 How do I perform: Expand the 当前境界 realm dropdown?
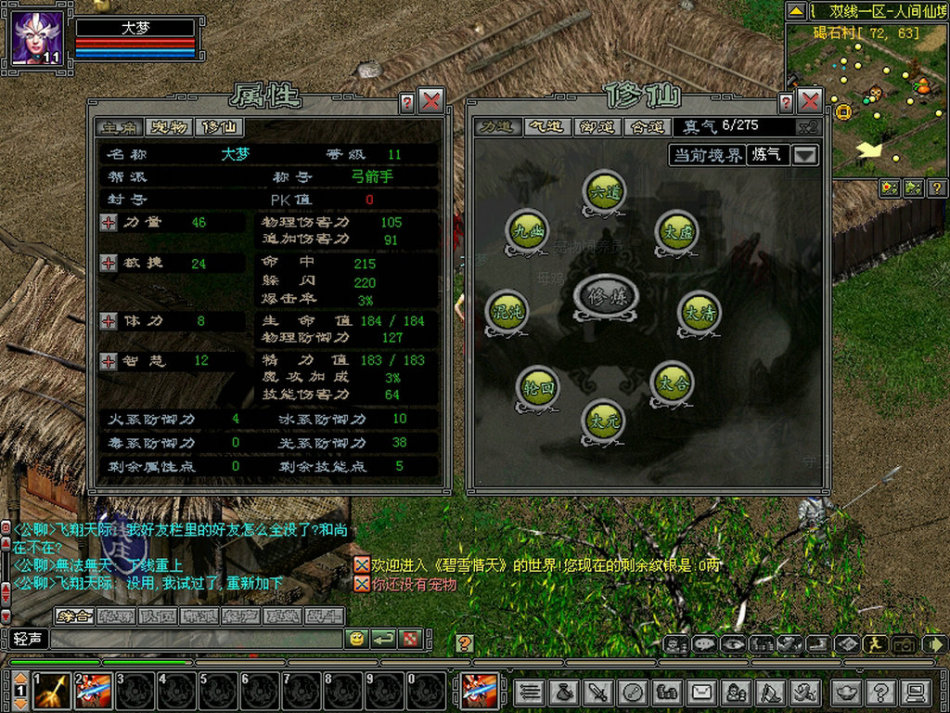click(x=806, y=155)
